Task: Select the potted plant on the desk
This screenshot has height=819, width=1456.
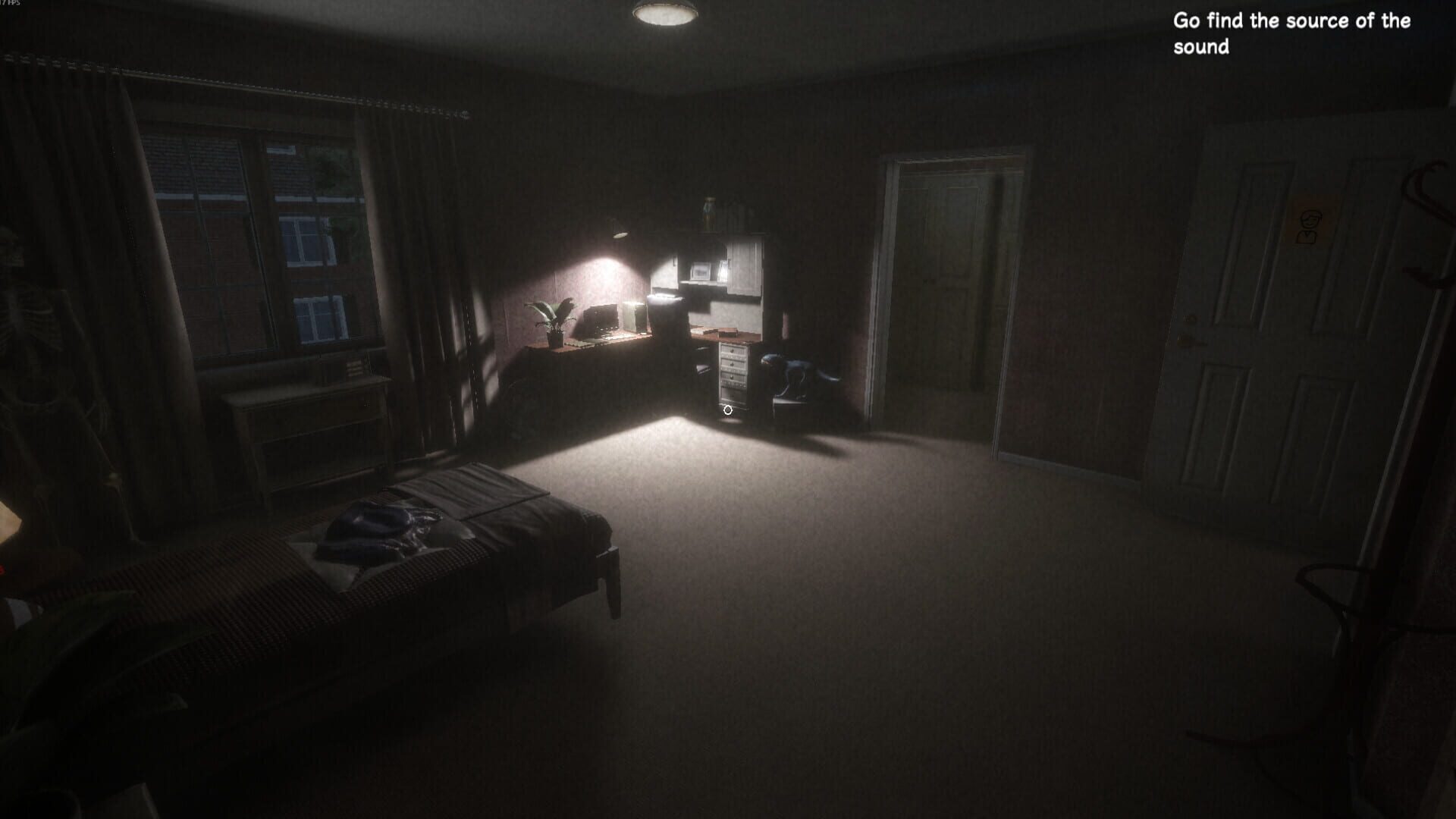Action: click(x=552, y=315)
